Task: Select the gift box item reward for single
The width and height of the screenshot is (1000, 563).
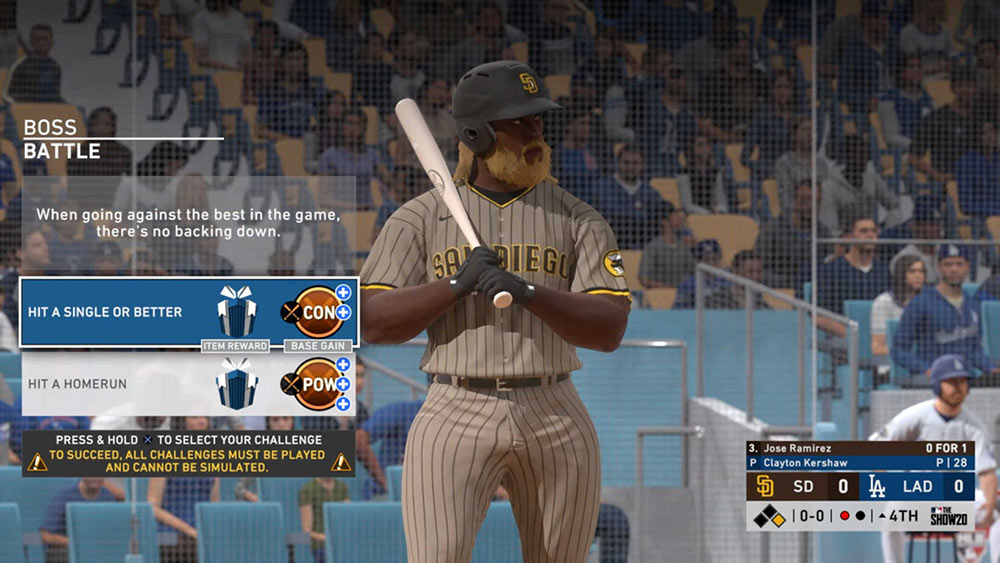Action: (237, 312)
